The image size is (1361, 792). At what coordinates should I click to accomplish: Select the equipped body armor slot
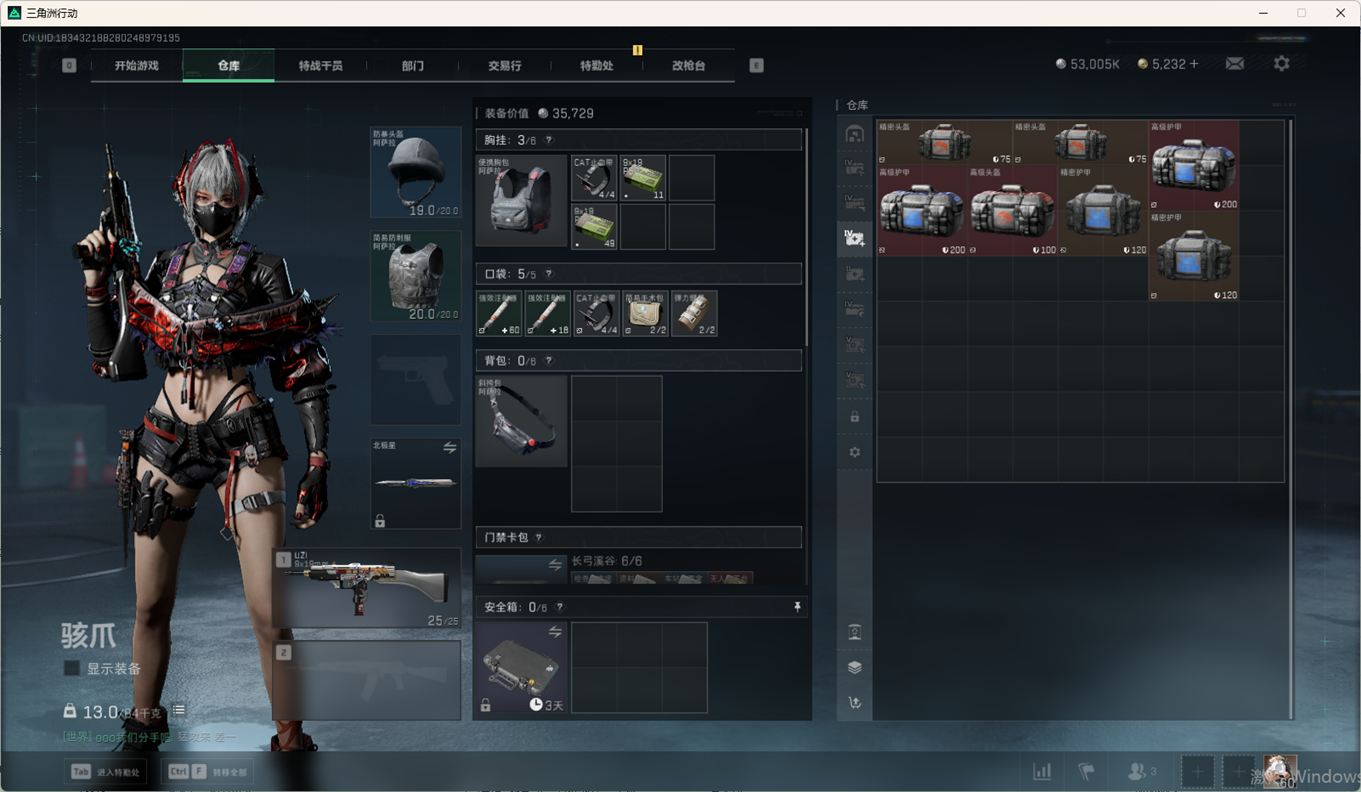(x=416, y=276)
